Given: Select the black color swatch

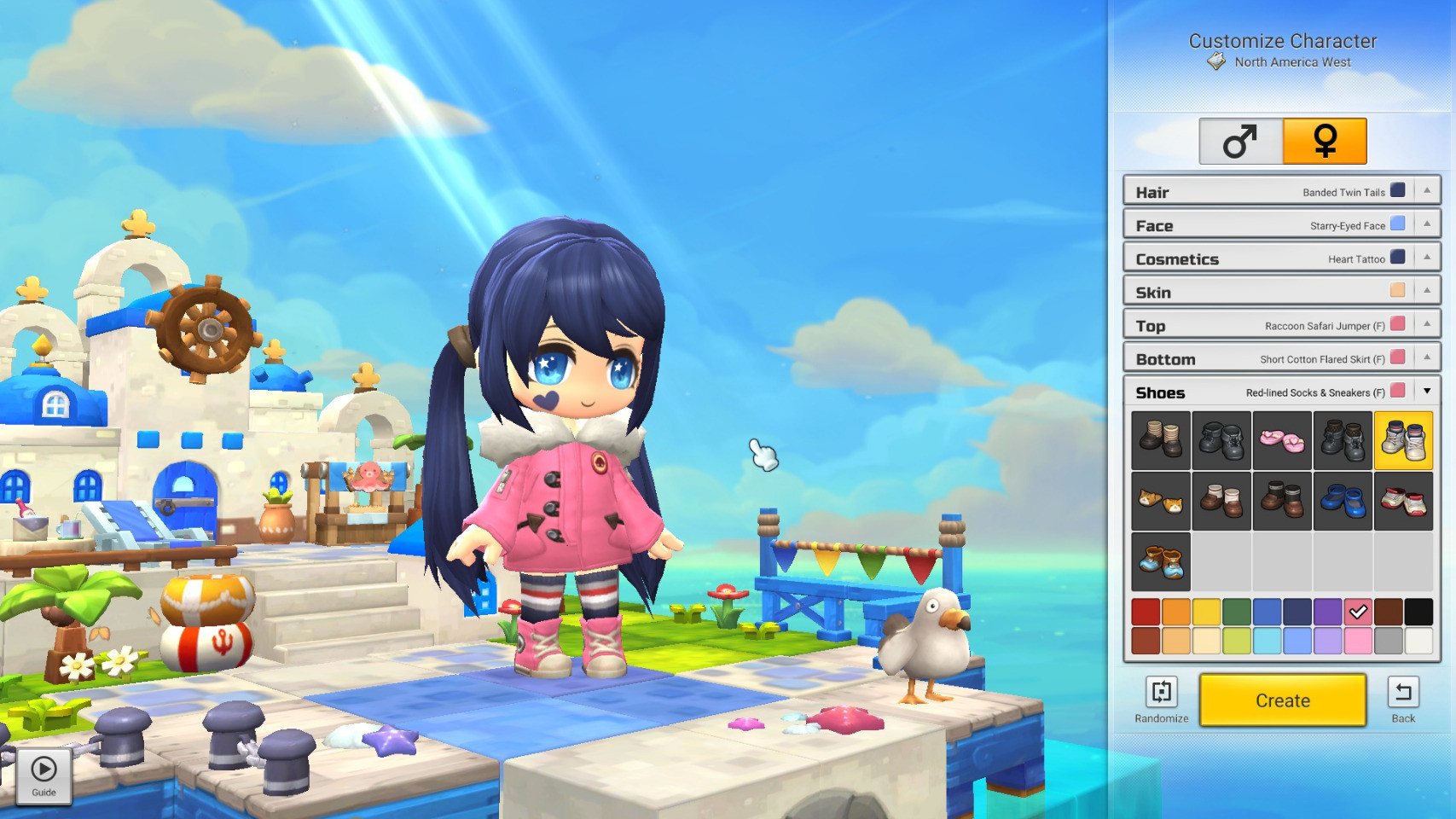Looking at the screenshot, I should 1418,612.
